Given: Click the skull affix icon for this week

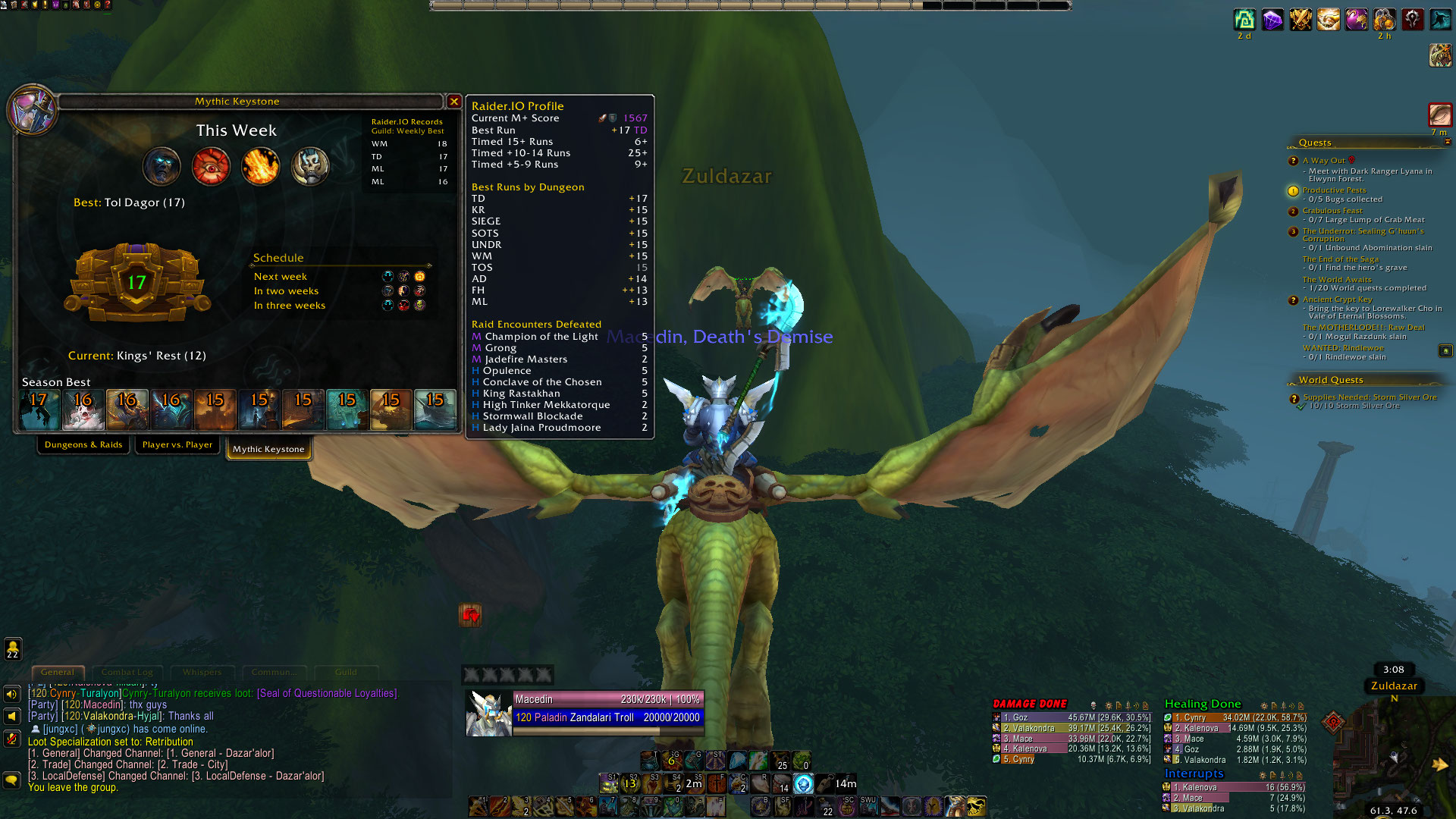Looking at the screenshot, I should [x=309, y=166].
